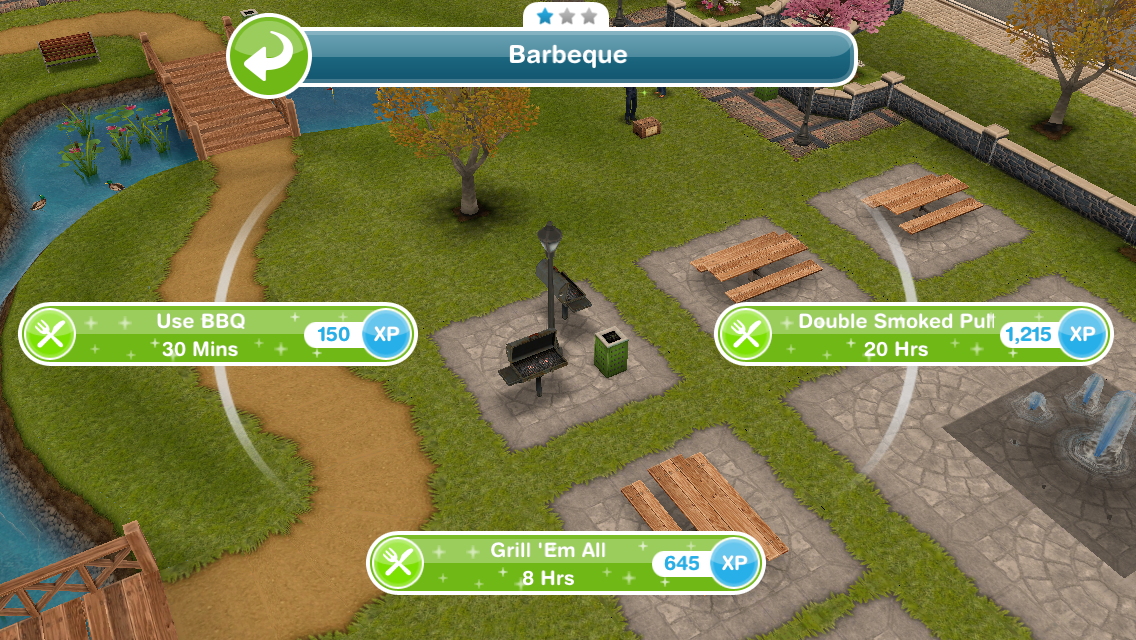Go back using the green arrow button

(x=268, y=56)
